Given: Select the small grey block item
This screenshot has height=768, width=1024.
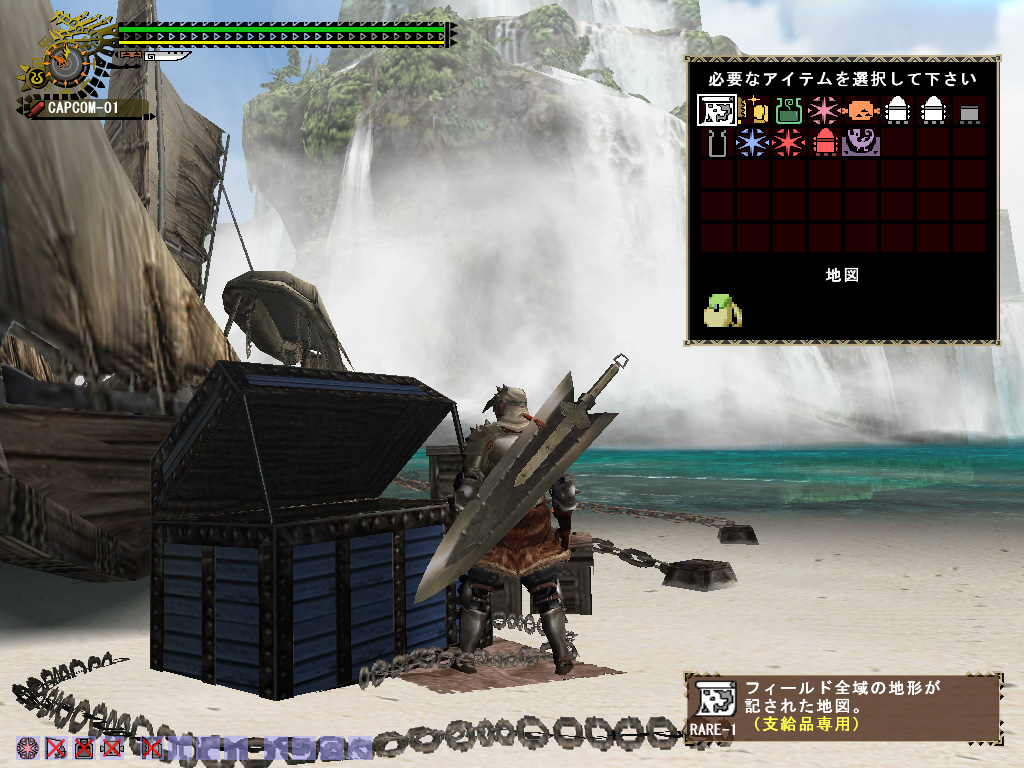Looking at the screenshot, I should coord(968,111).
